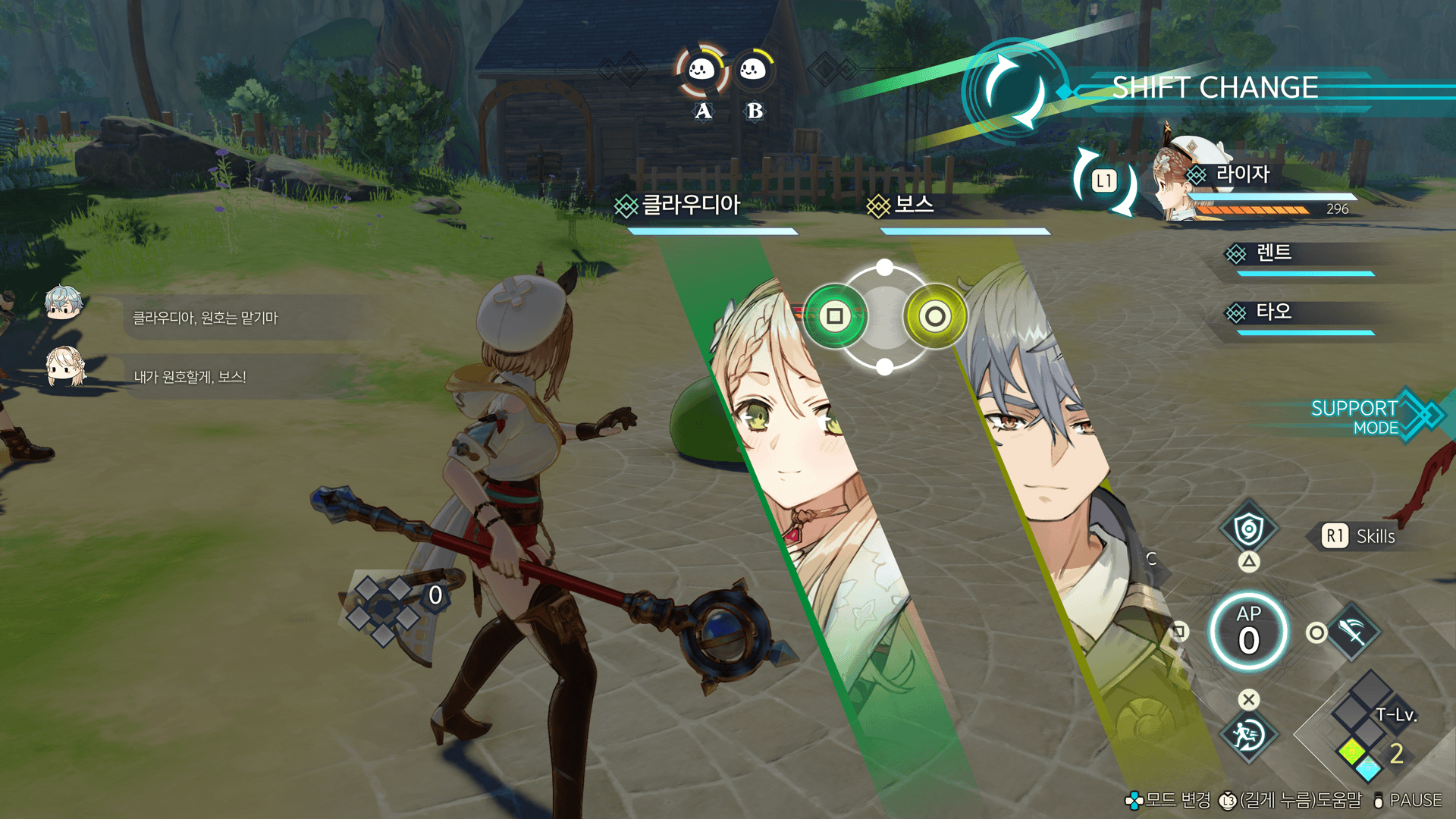Screen dimensions: 1456x819
Task: Click the blue-haired chibi portrait in chat log
Action: coord(62,302)
